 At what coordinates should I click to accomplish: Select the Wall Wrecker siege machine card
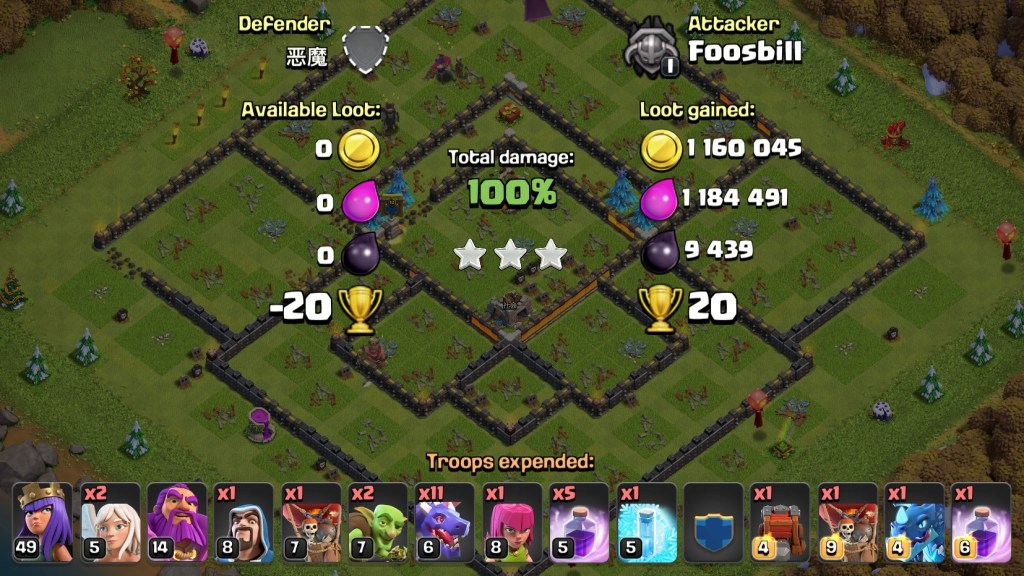[x=780, y=522]
